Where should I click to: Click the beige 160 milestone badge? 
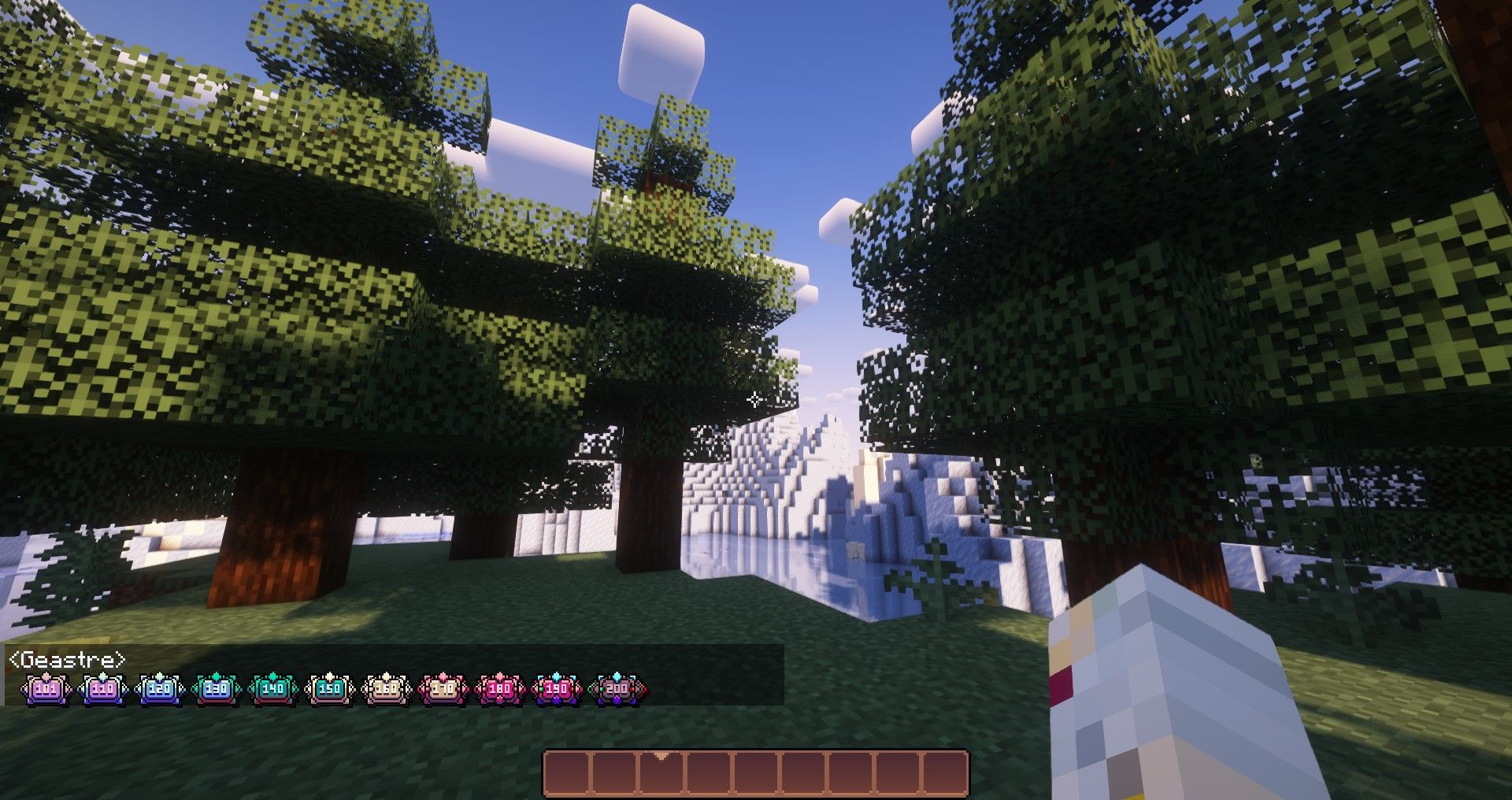[x=385, y=688]
